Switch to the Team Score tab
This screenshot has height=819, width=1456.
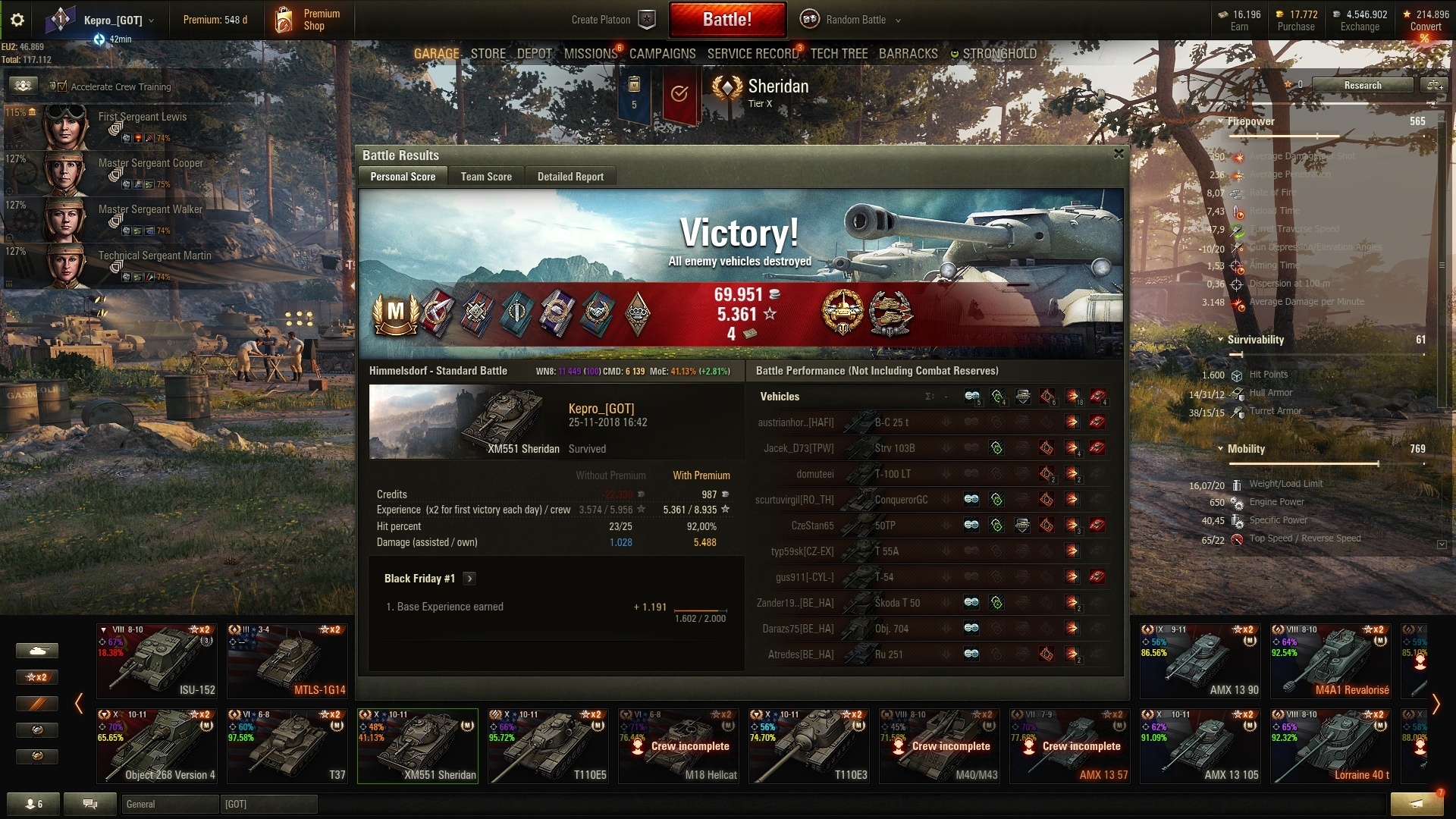486,177
